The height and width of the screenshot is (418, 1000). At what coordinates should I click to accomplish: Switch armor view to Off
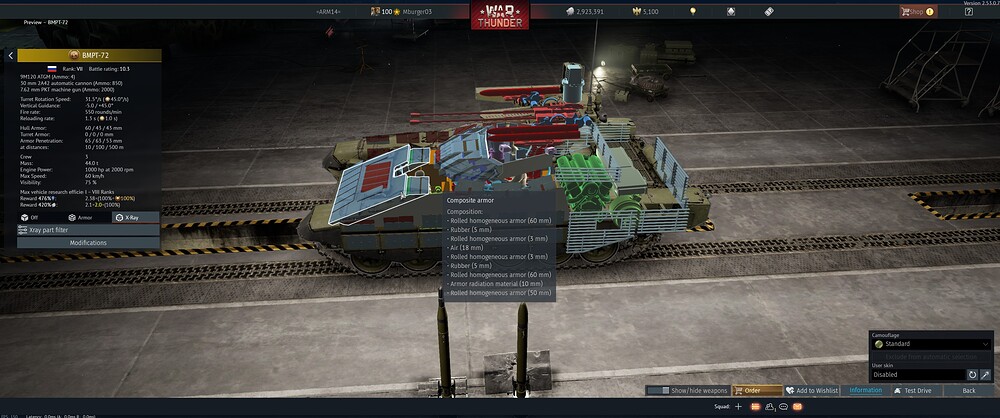(28, 217)
